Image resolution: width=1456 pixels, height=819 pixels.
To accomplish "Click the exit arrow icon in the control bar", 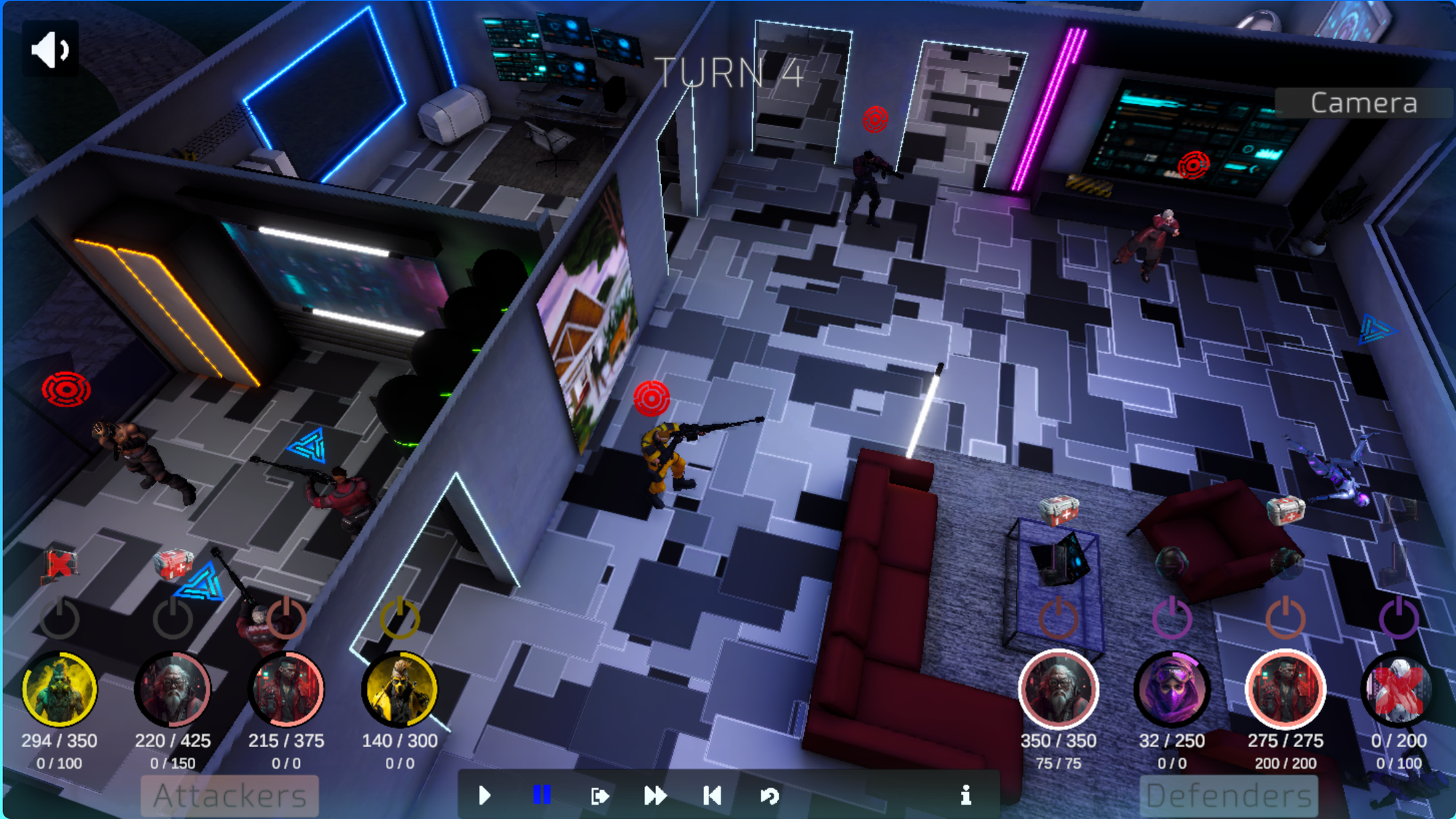I will pos(599,796).
